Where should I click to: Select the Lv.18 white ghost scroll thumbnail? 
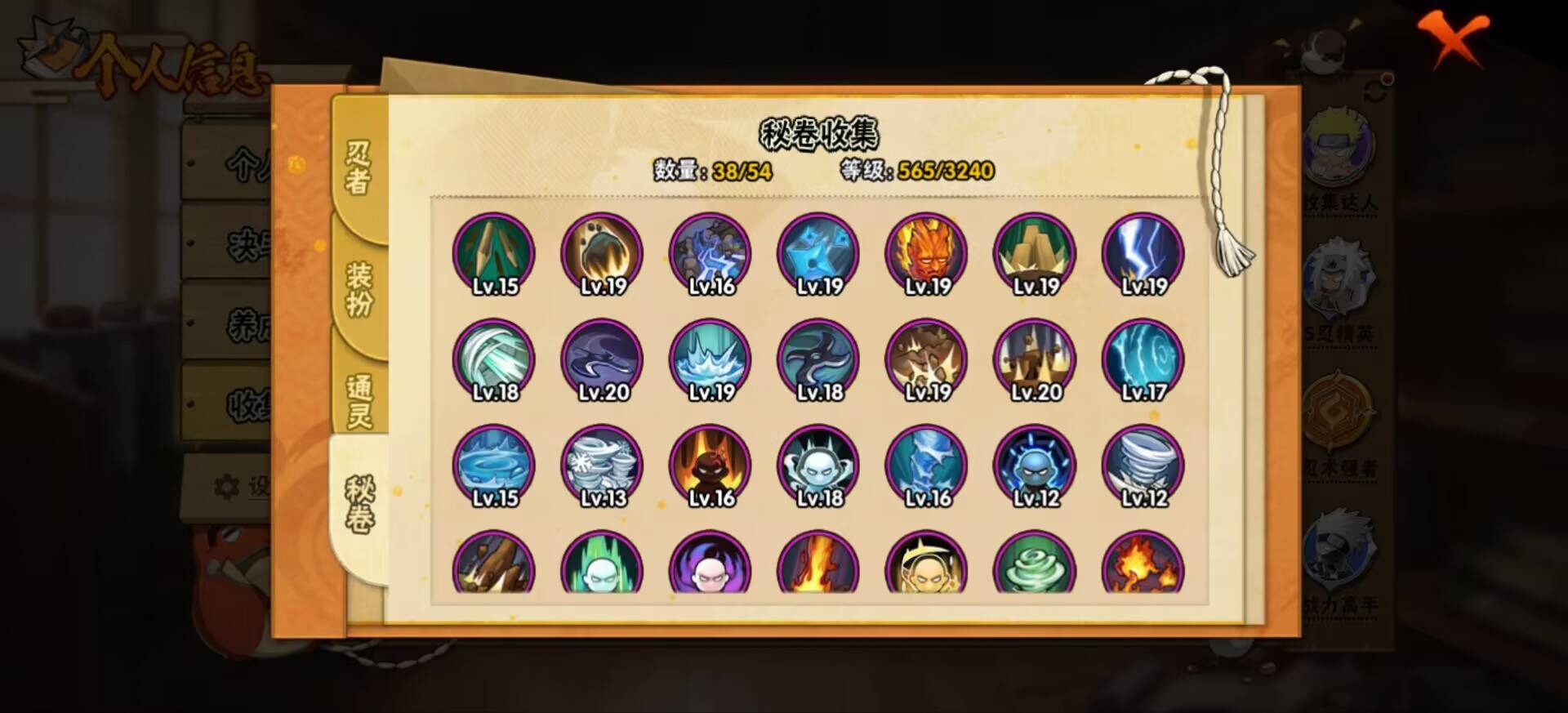[x=817, y=466]
